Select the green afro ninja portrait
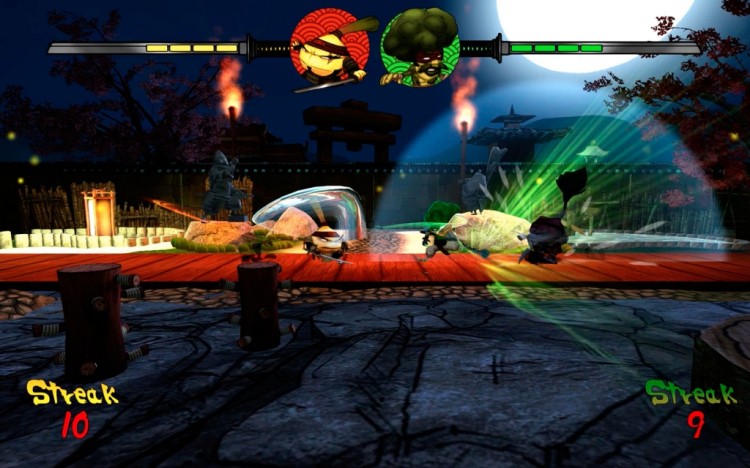This screenshot has width=750, height=468. point(419,47)
